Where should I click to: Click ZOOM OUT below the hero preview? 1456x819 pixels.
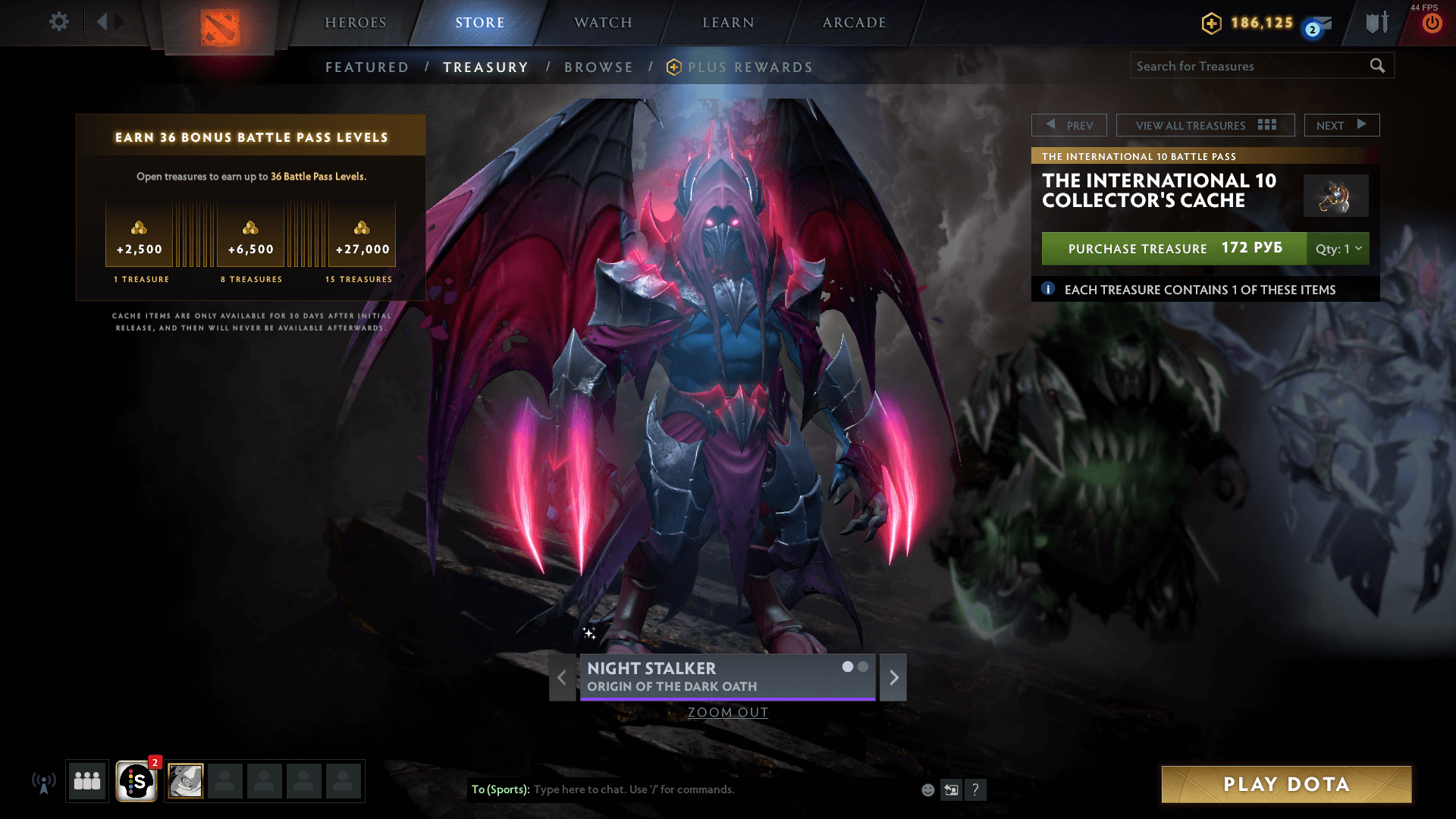(x=727, y=712)
